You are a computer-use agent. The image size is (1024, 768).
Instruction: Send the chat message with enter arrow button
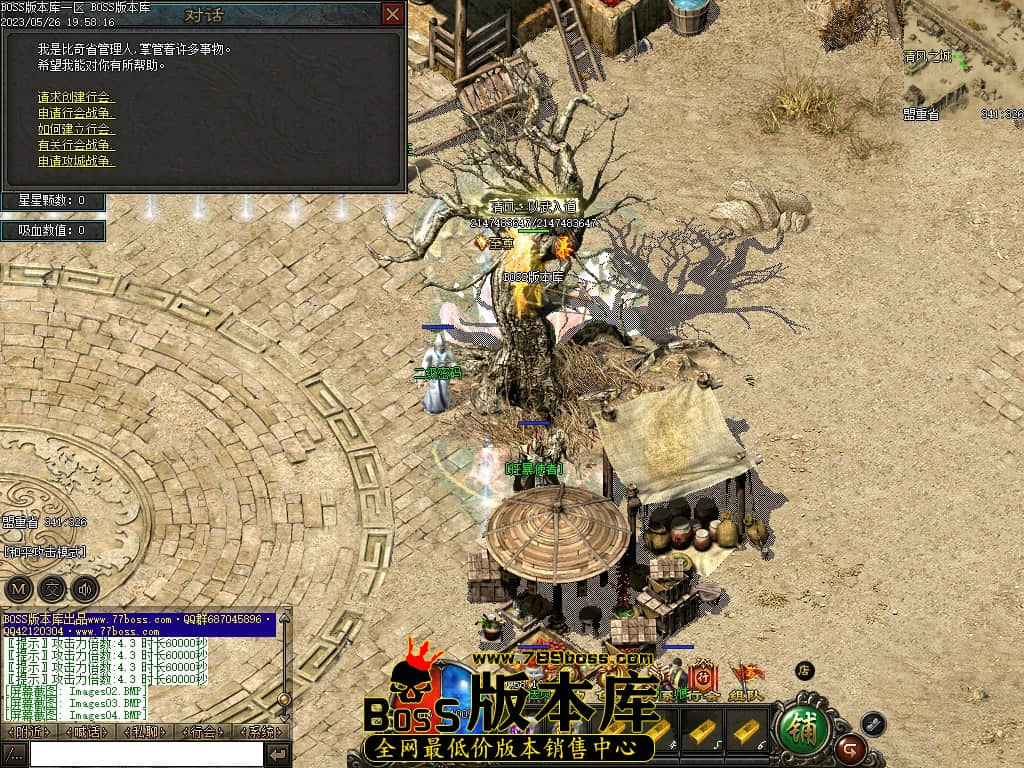click(278, 754)
